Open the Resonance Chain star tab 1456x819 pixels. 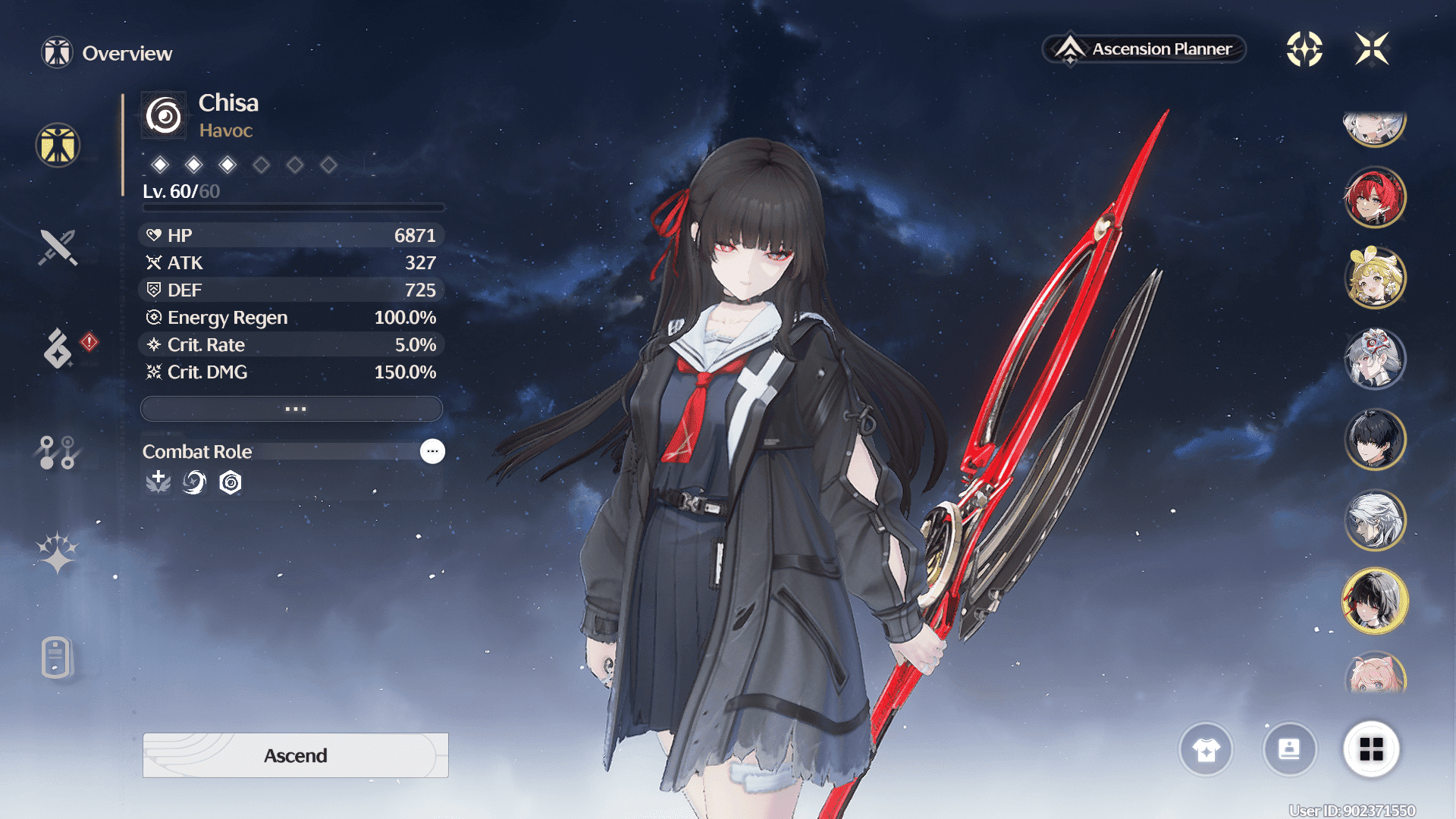point(58,553)
